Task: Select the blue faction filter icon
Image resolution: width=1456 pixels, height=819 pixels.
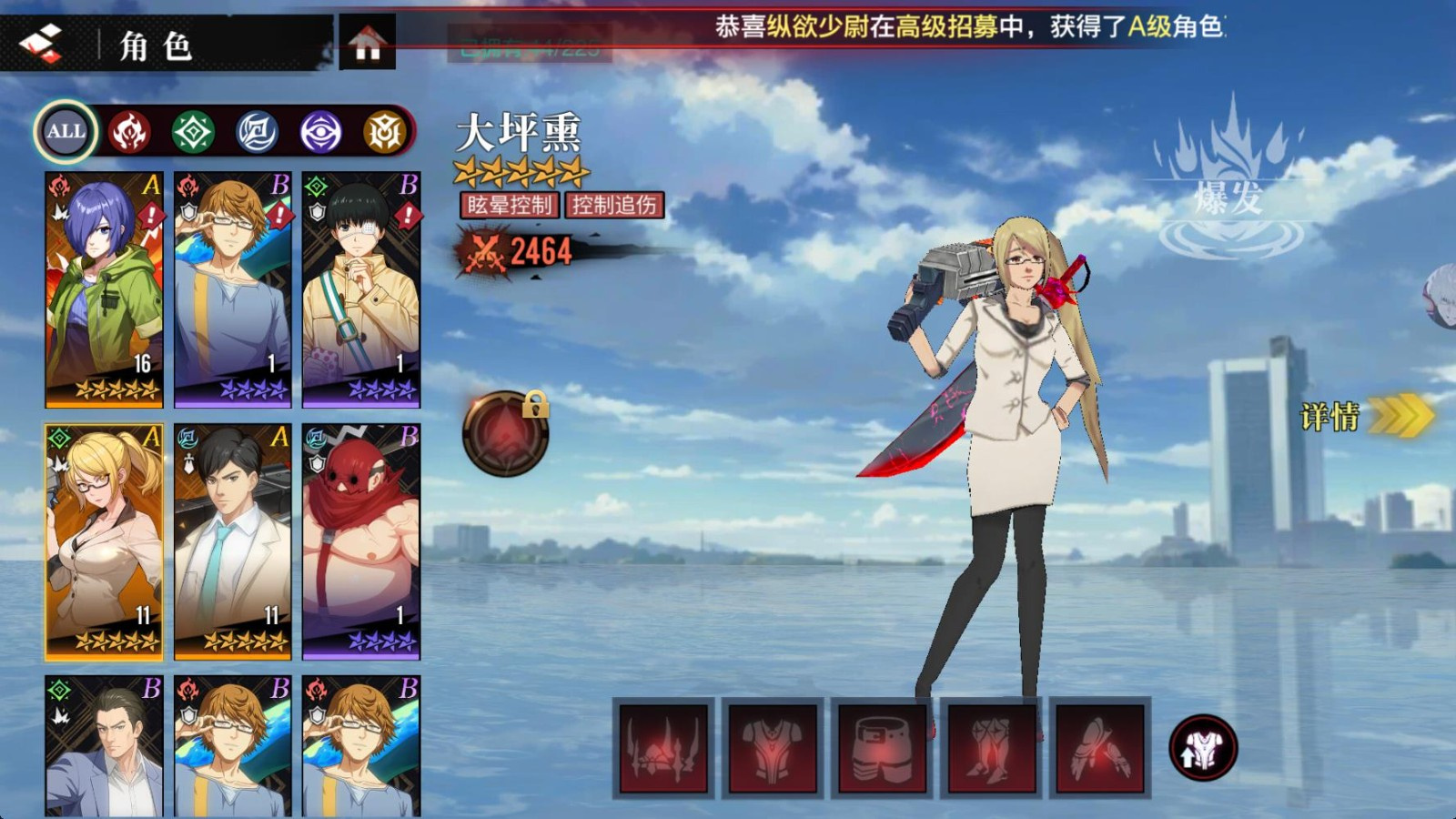Action: 256,131
